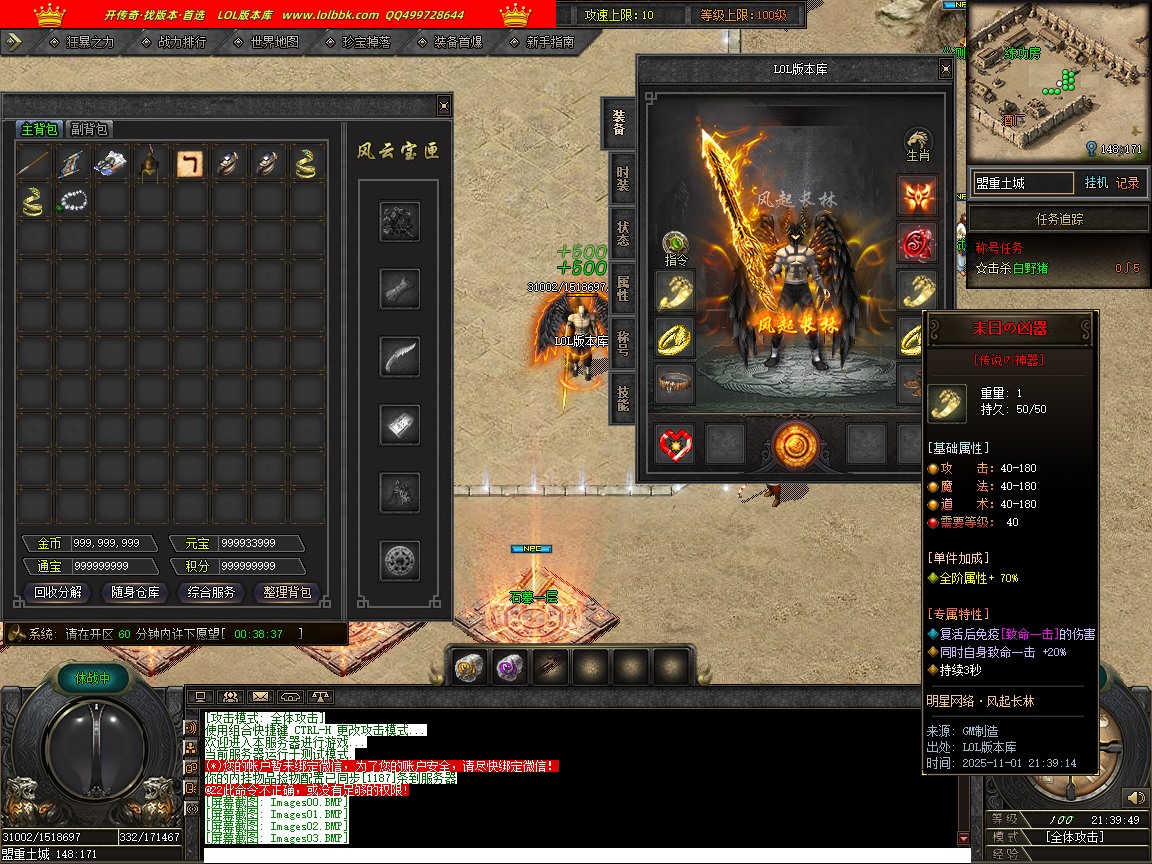Open the 随身仓库 portable warehouse
Image resolution: width=1152 pixels, height=864 pixels.
[x=135, y=592]
